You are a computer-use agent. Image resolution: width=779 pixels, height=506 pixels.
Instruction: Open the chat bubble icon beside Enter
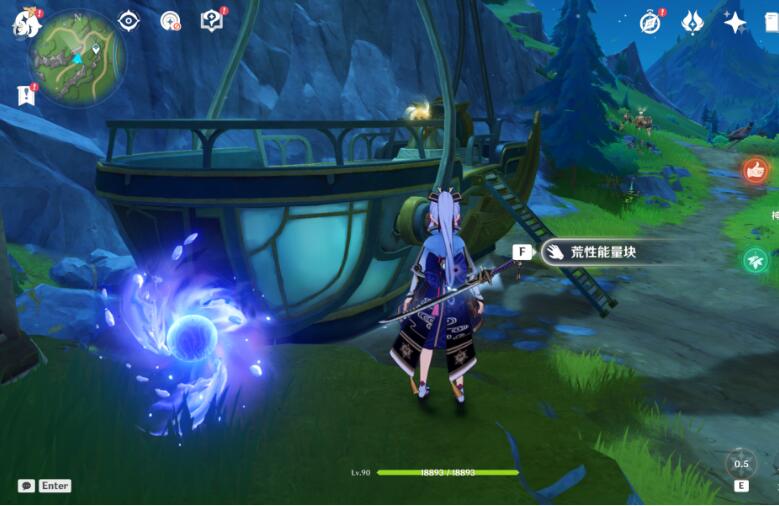pyautogui.click(x=26, y=486)
